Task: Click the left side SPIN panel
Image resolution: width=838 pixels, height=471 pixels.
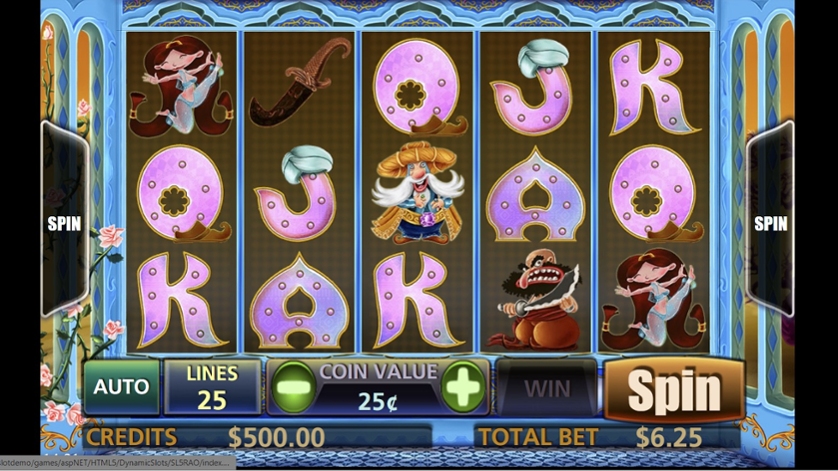Action: click(64, 223)
